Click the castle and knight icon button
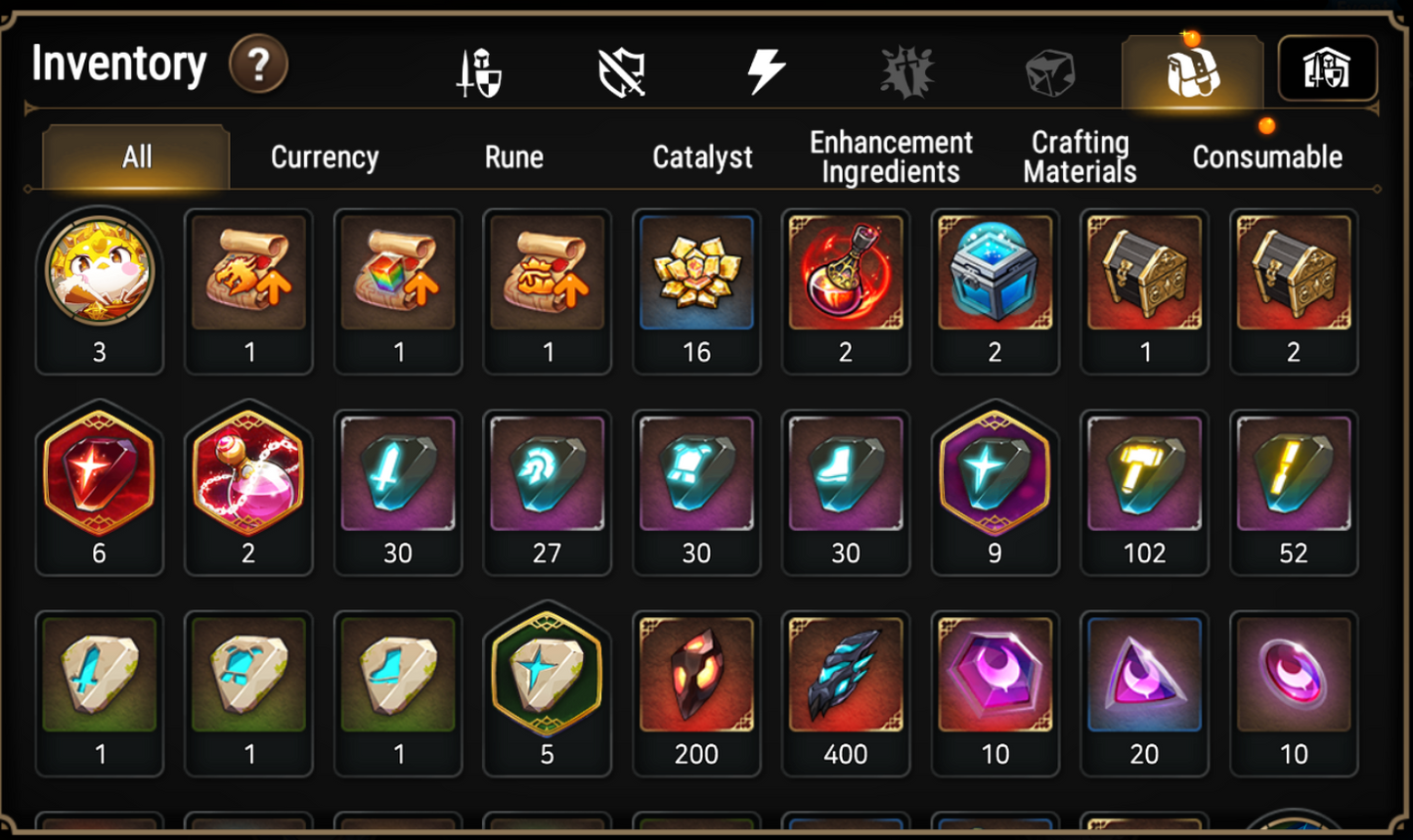 pyautogui.click(x=1327, y=69)
